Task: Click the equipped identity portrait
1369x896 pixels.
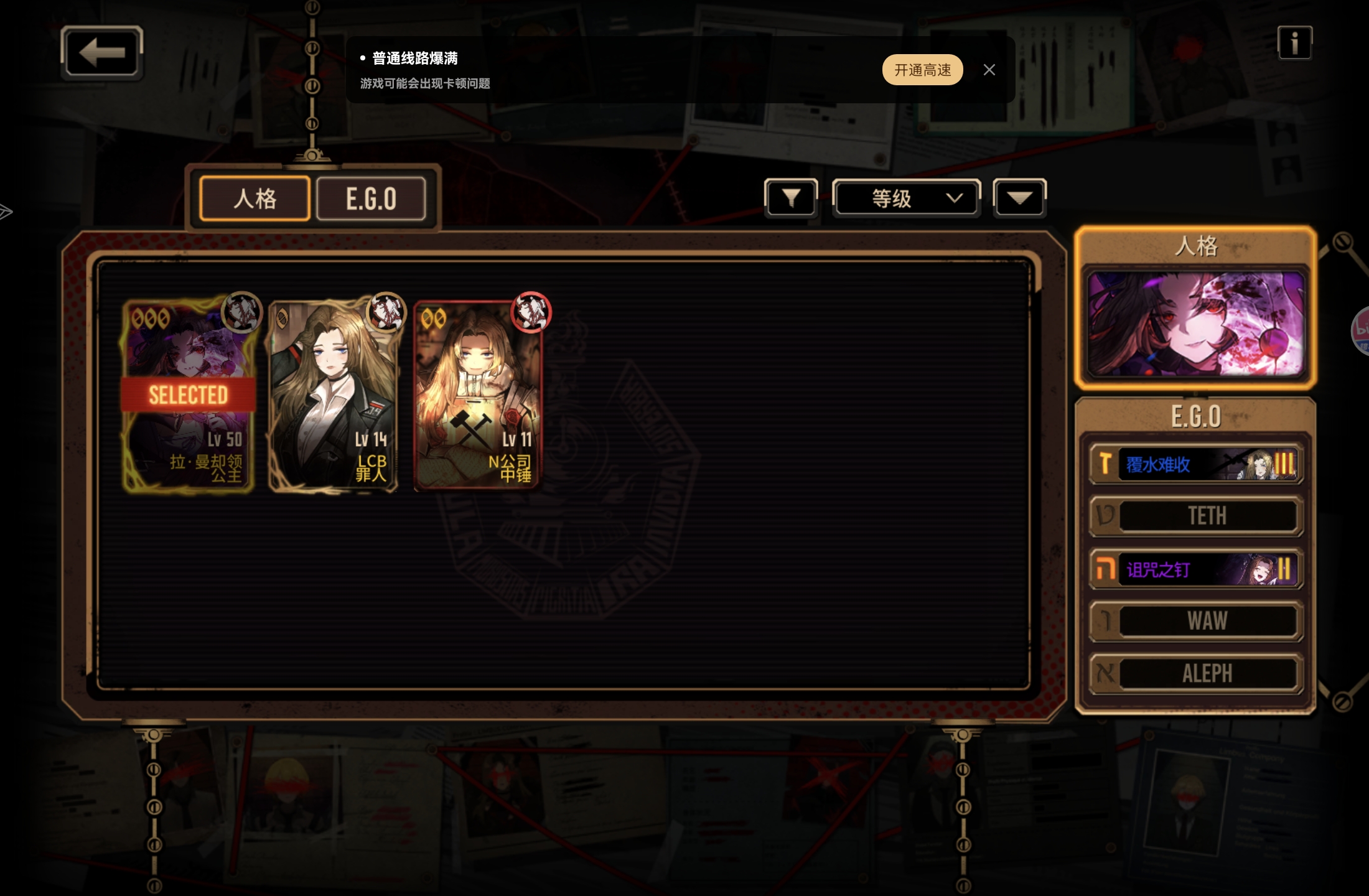Action: (x=1195, y=324)
